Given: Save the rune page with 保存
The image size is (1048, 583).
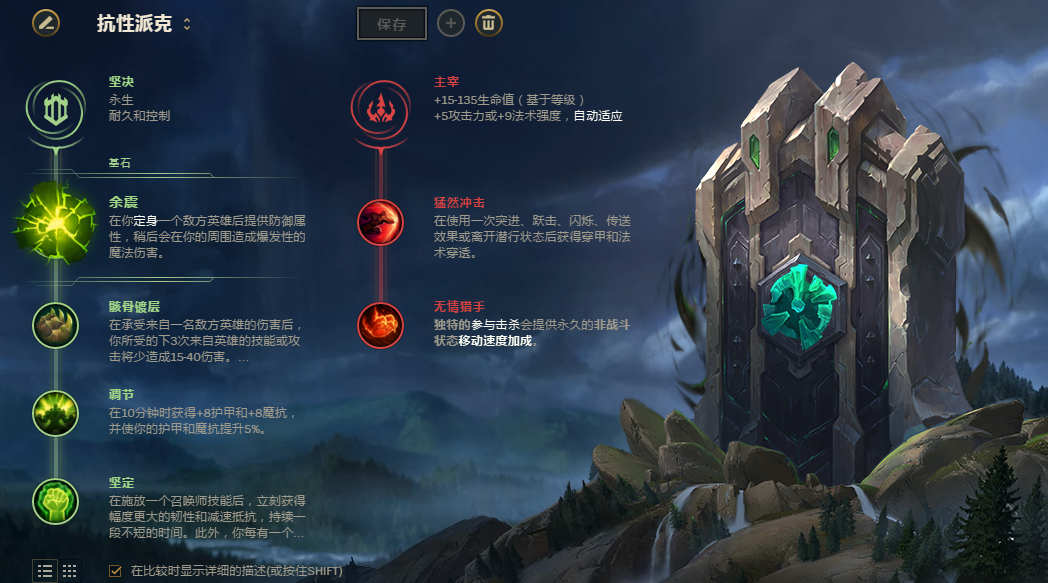Looking at the screenshot, I should tap(392, 23).
